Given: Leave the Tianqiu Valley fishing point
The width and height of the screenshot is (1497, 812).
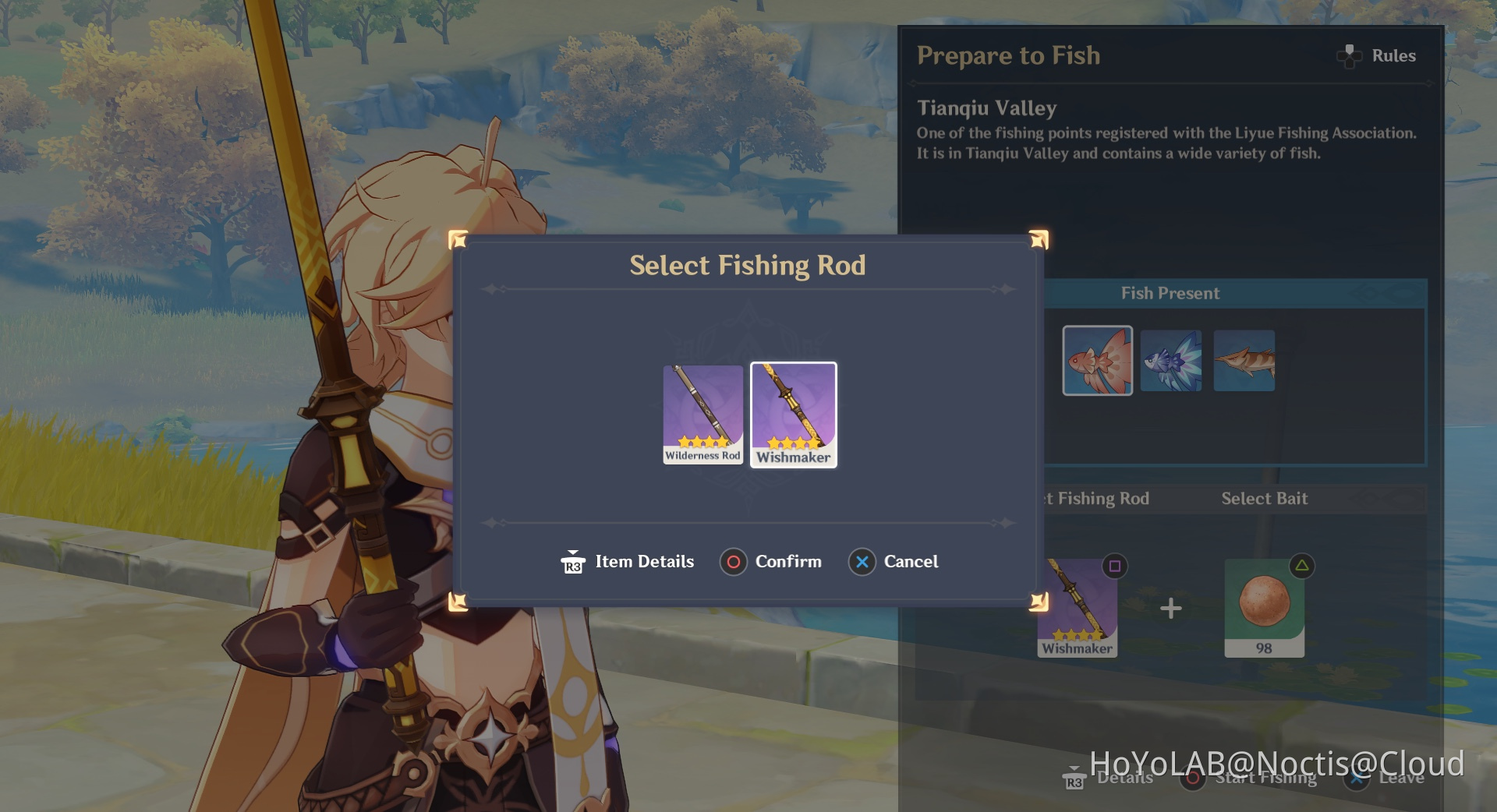Looking at the screenshot, I should click(1402, 777).
